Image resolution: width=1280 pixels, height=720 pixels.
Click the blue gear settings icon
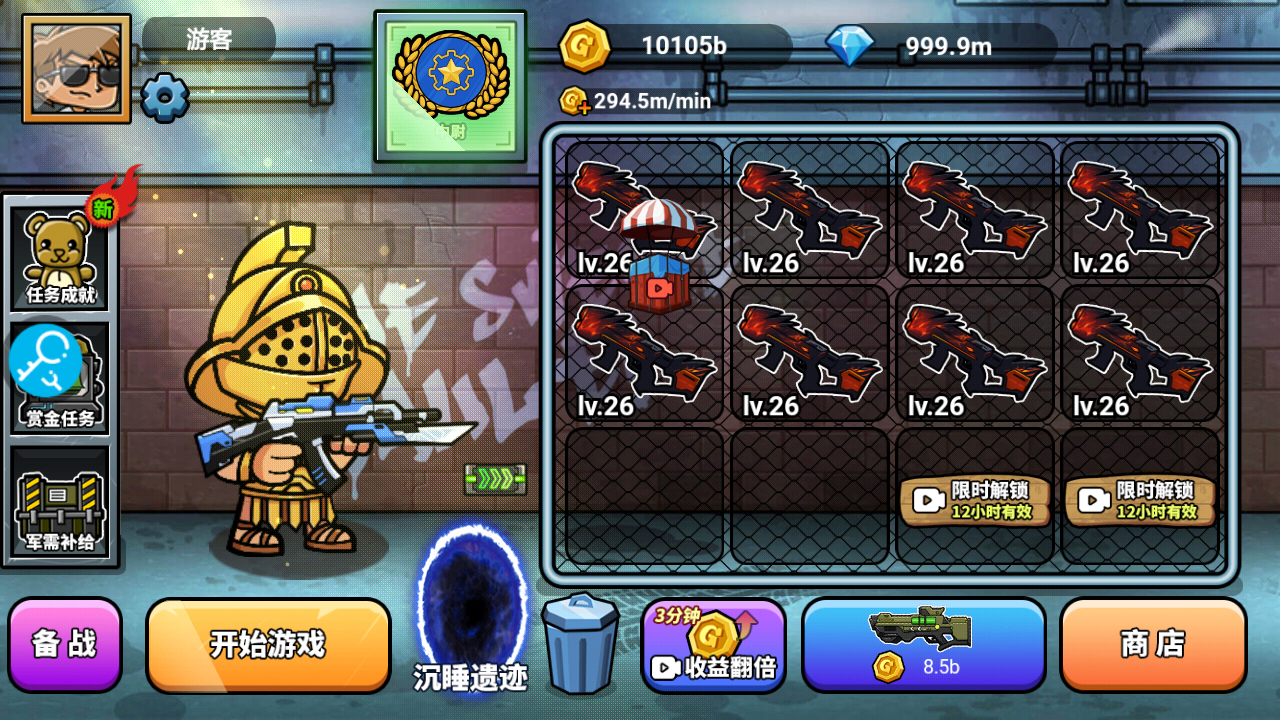[164, 98]
